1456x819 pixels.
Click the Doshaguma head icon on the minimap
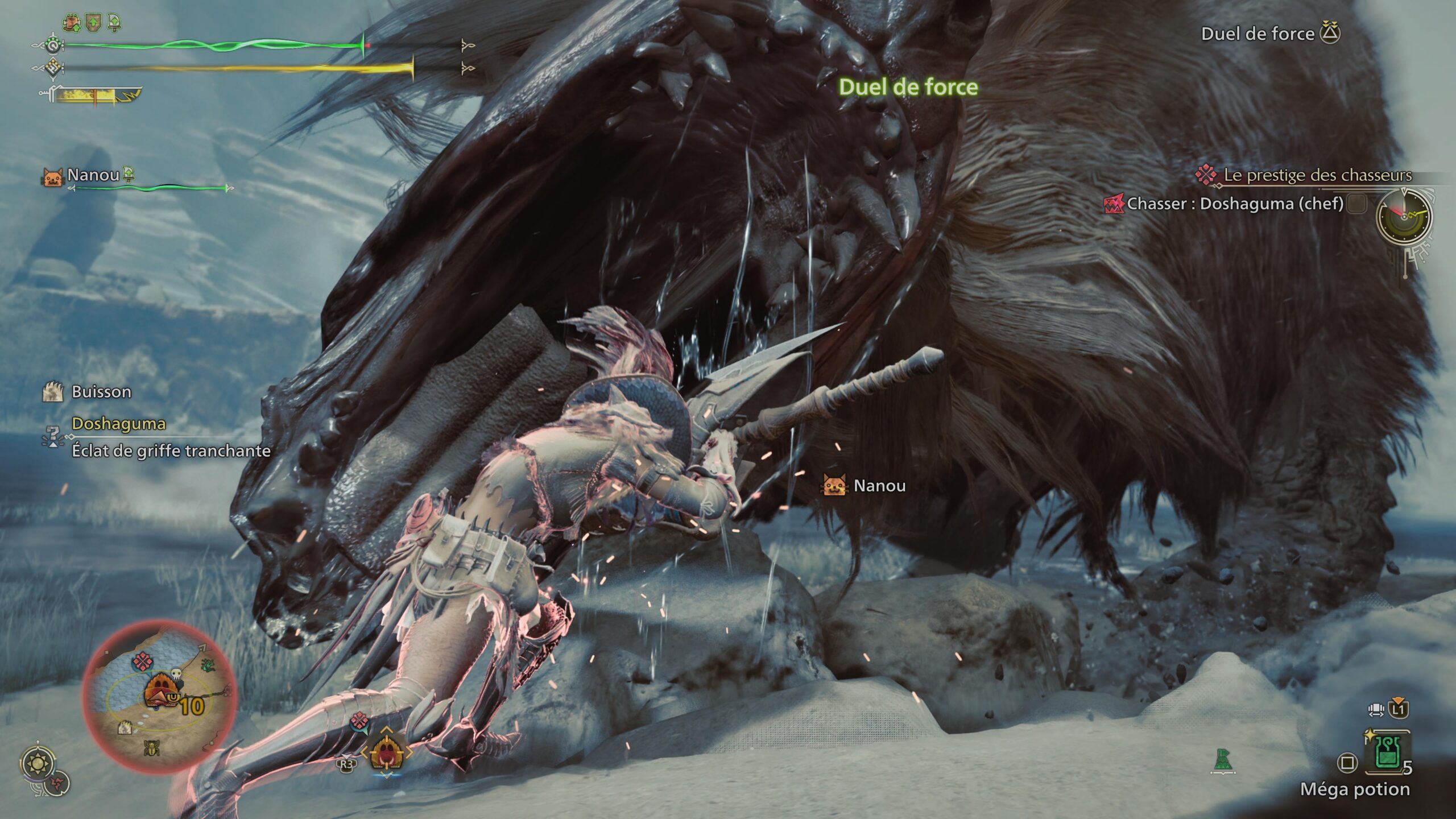pyautogui.click(x=162, y=689)
